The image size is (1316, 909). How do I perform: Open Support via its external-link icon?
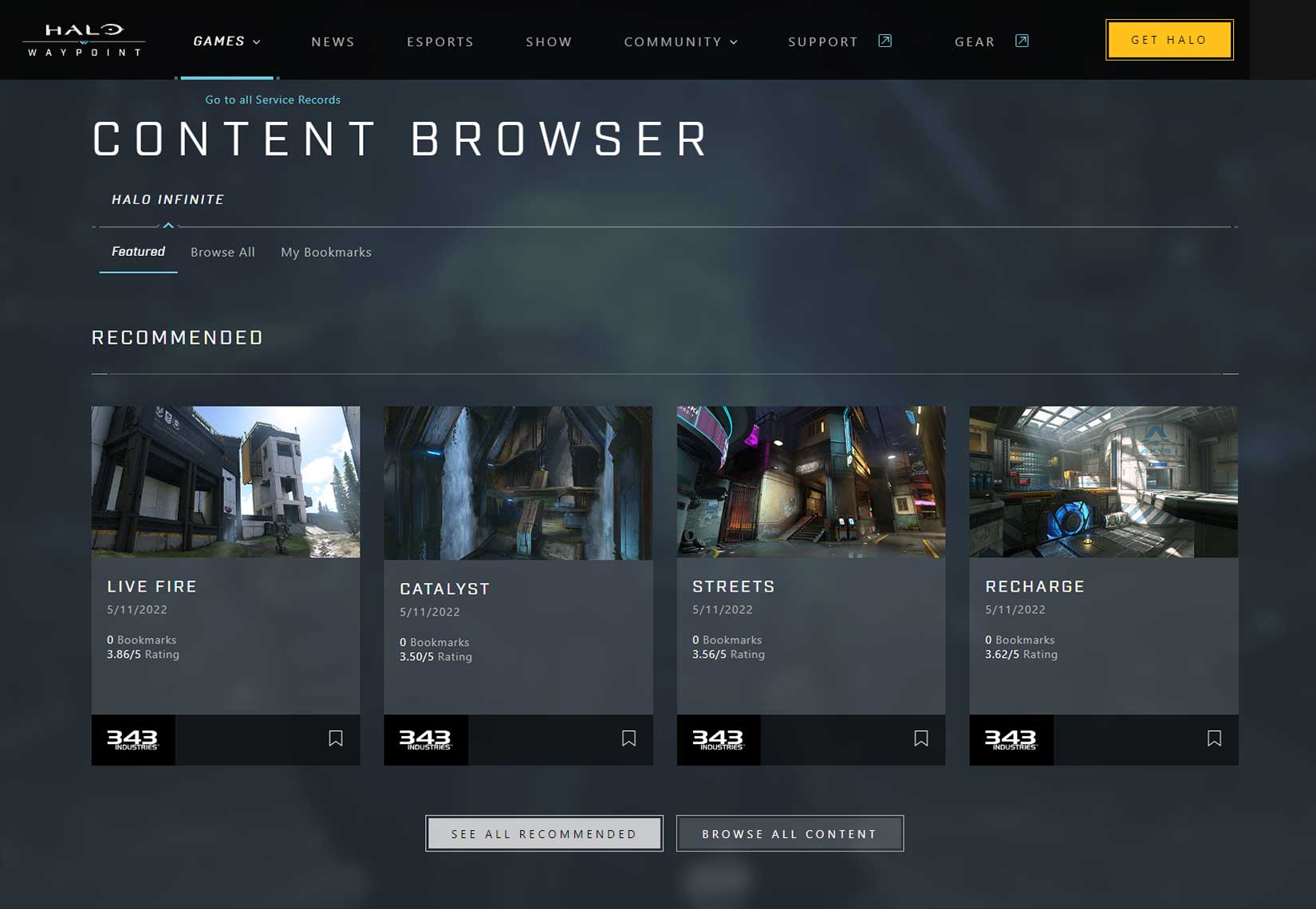[884, 40]
